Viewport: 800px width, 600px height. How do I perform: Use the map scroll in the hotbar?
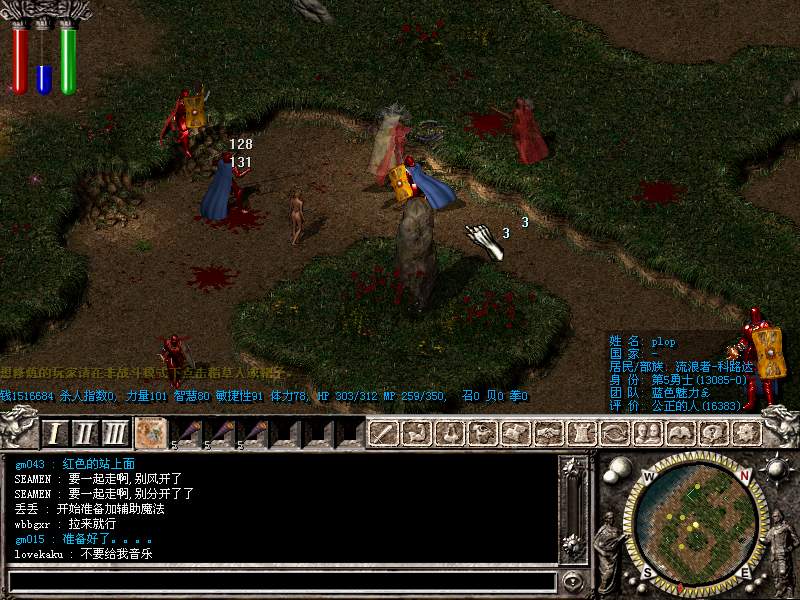click(151, 432)
